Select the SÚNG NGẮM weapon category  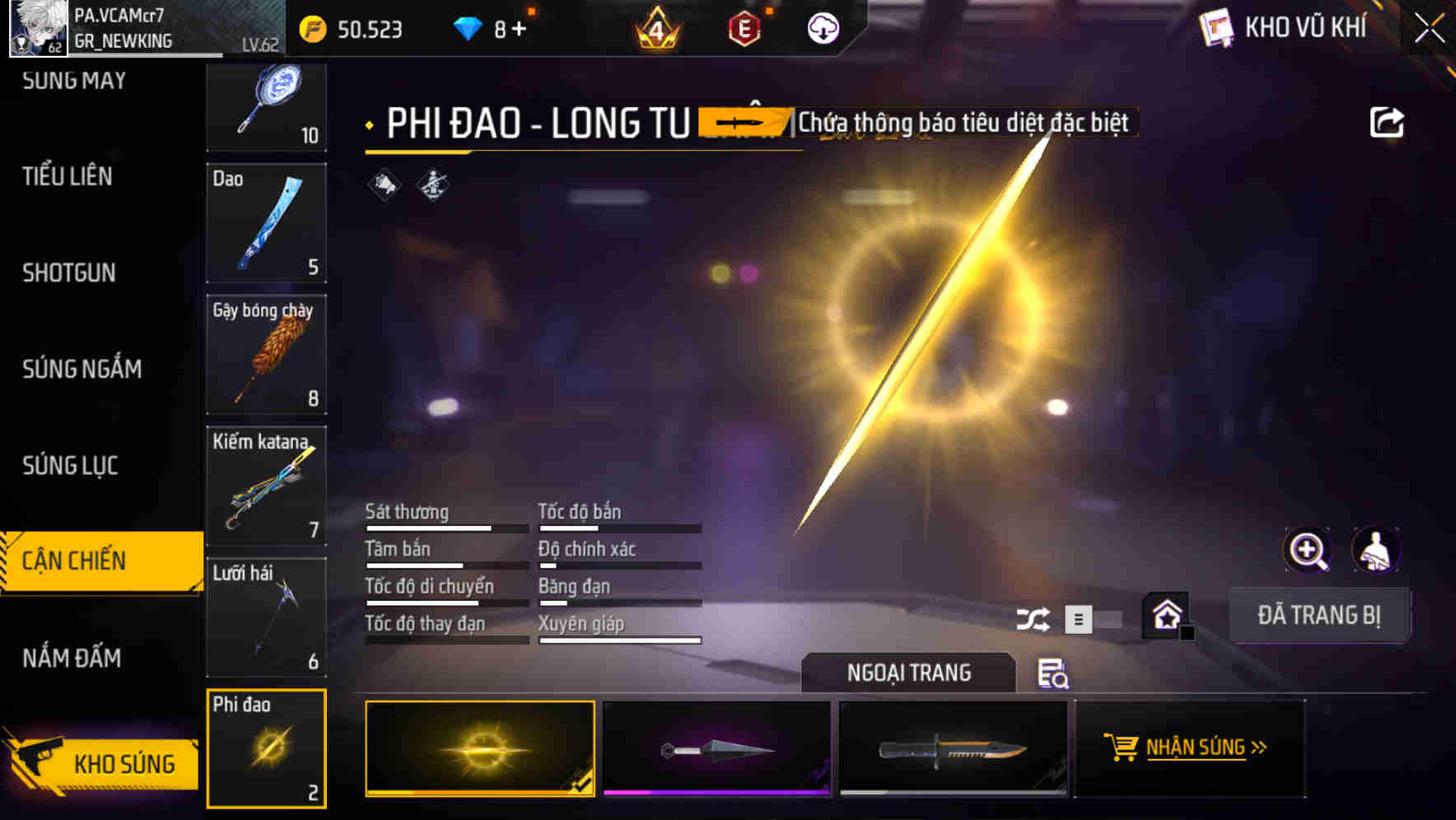[81, 370]
